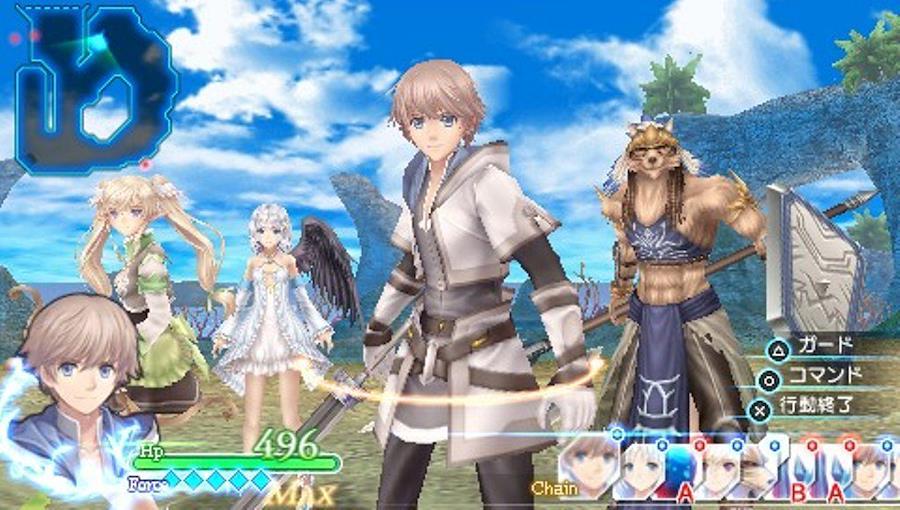The image size is (900, 510).
Task: Click the dungeon minimap
Action: pos(95,88)
